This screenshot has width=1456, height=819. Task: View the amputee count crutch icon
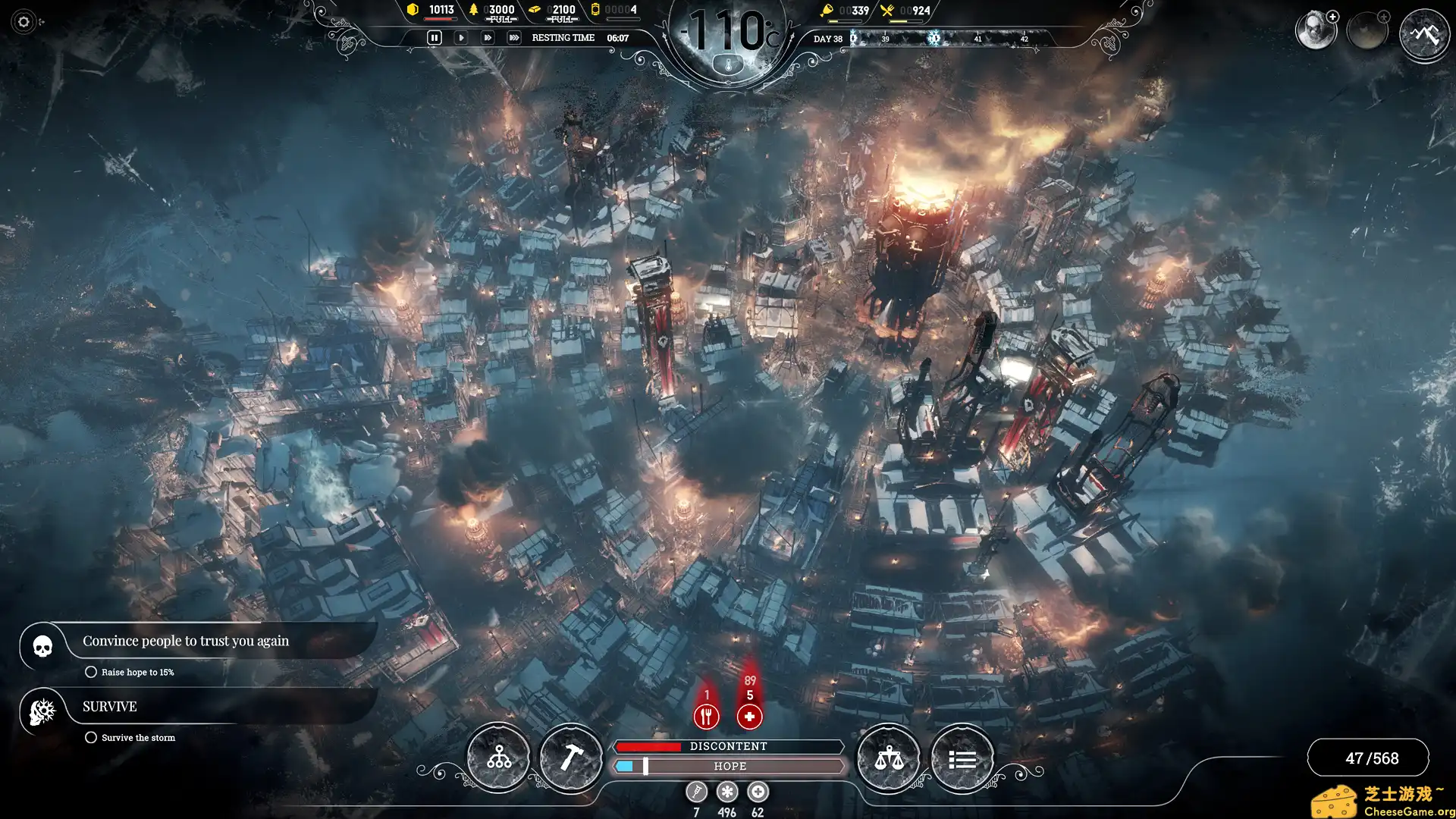coord(695,792)
